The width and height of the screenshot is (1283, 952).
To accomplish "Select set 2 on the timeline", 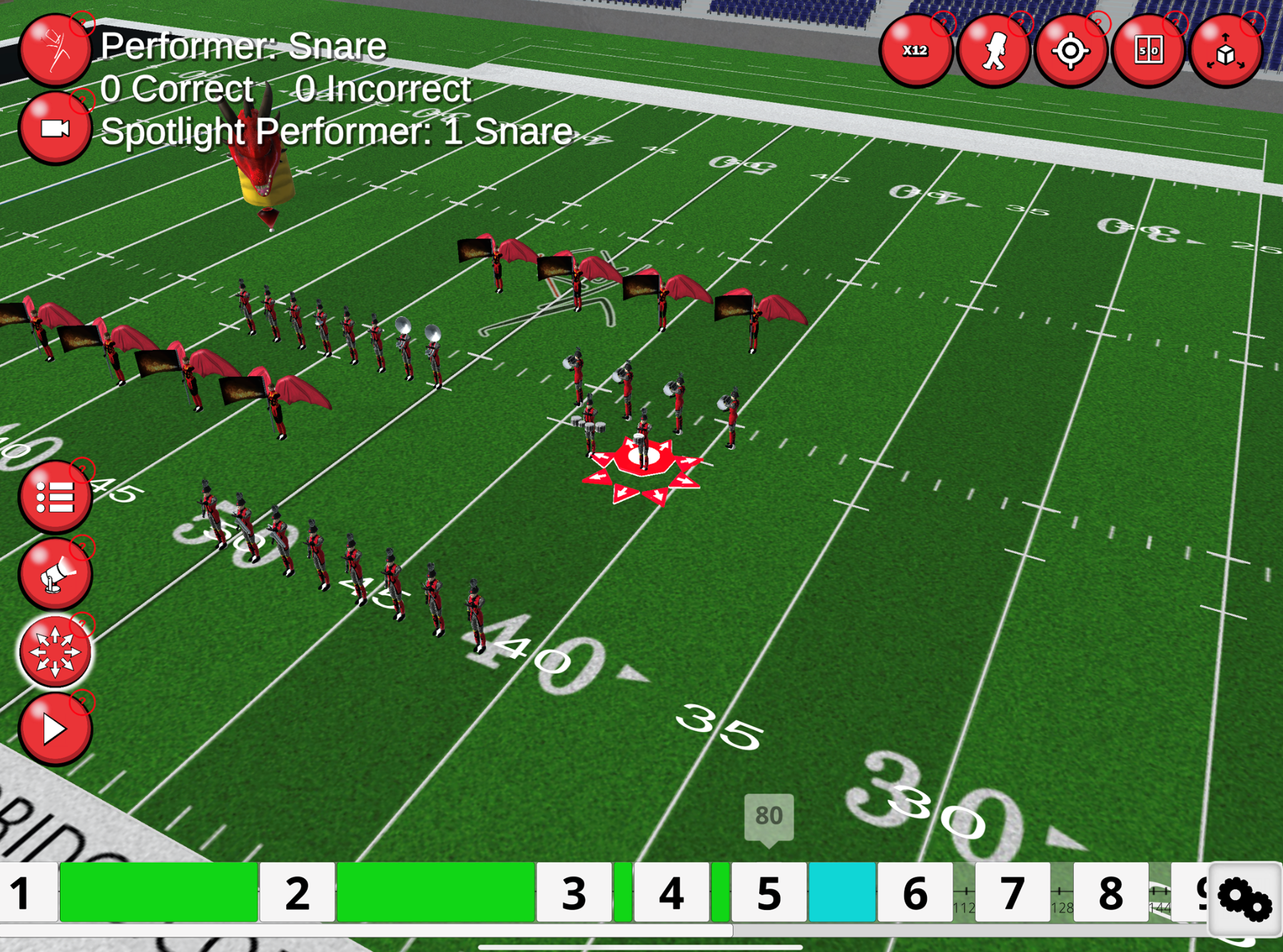I will pyautogui.click(x=297, y=892).
